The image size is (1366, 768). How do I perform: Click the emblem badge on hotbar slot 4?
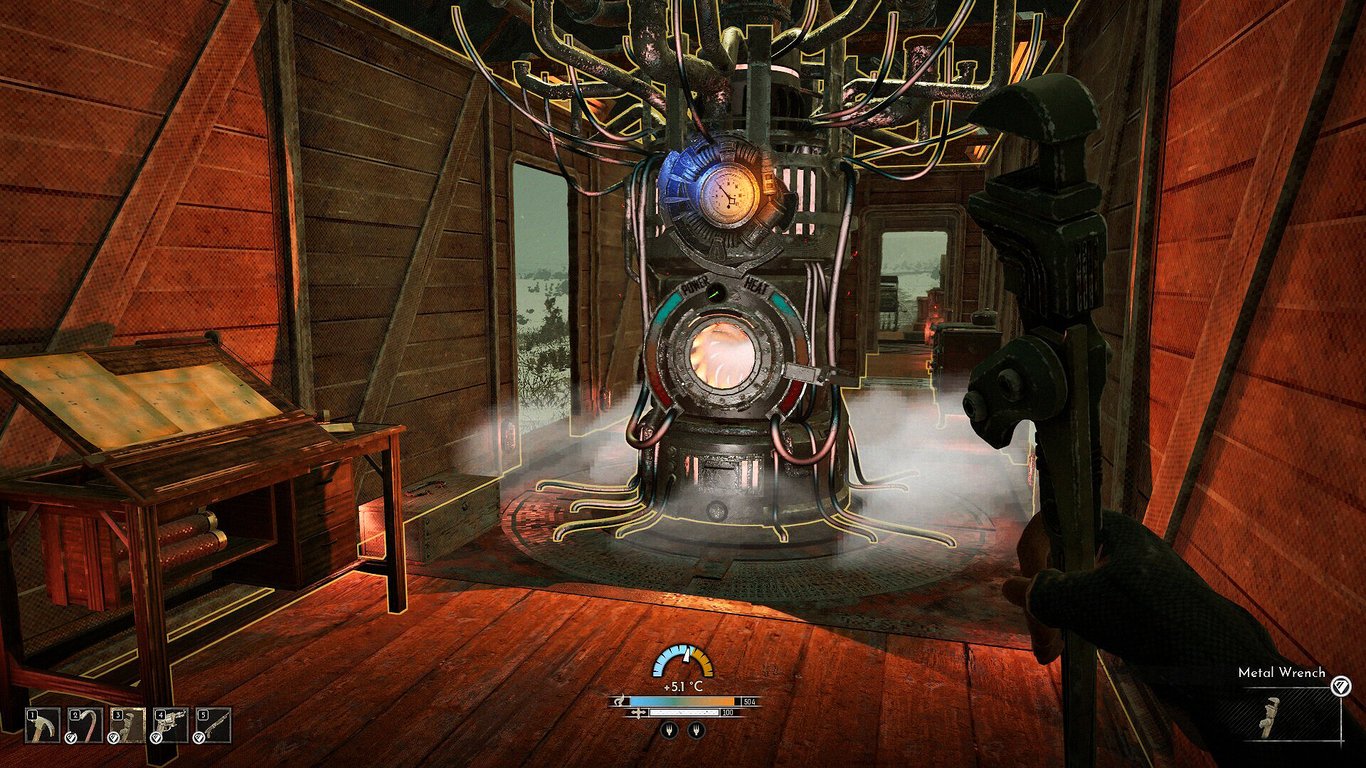(156, 737)
